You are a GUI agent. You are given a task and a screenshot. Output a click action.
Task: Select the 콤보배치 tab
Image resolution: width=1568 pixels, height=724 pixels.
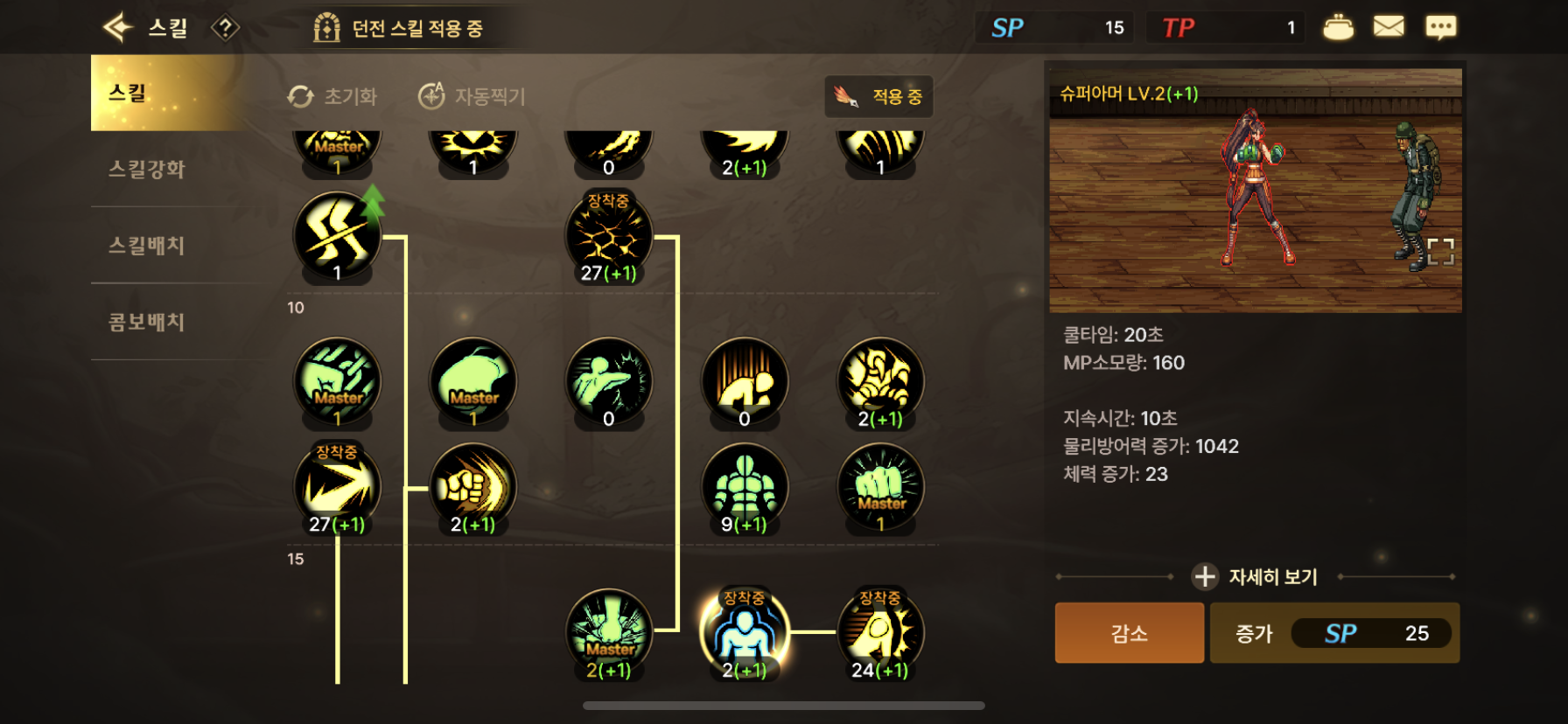(147, 322)
